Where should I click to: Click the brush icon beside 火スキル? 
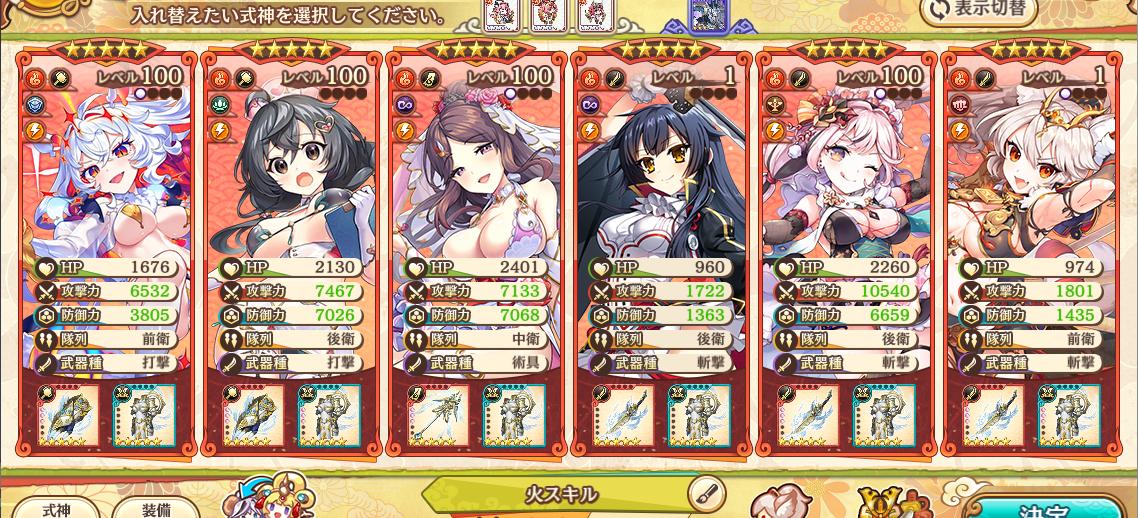point(706,493)
